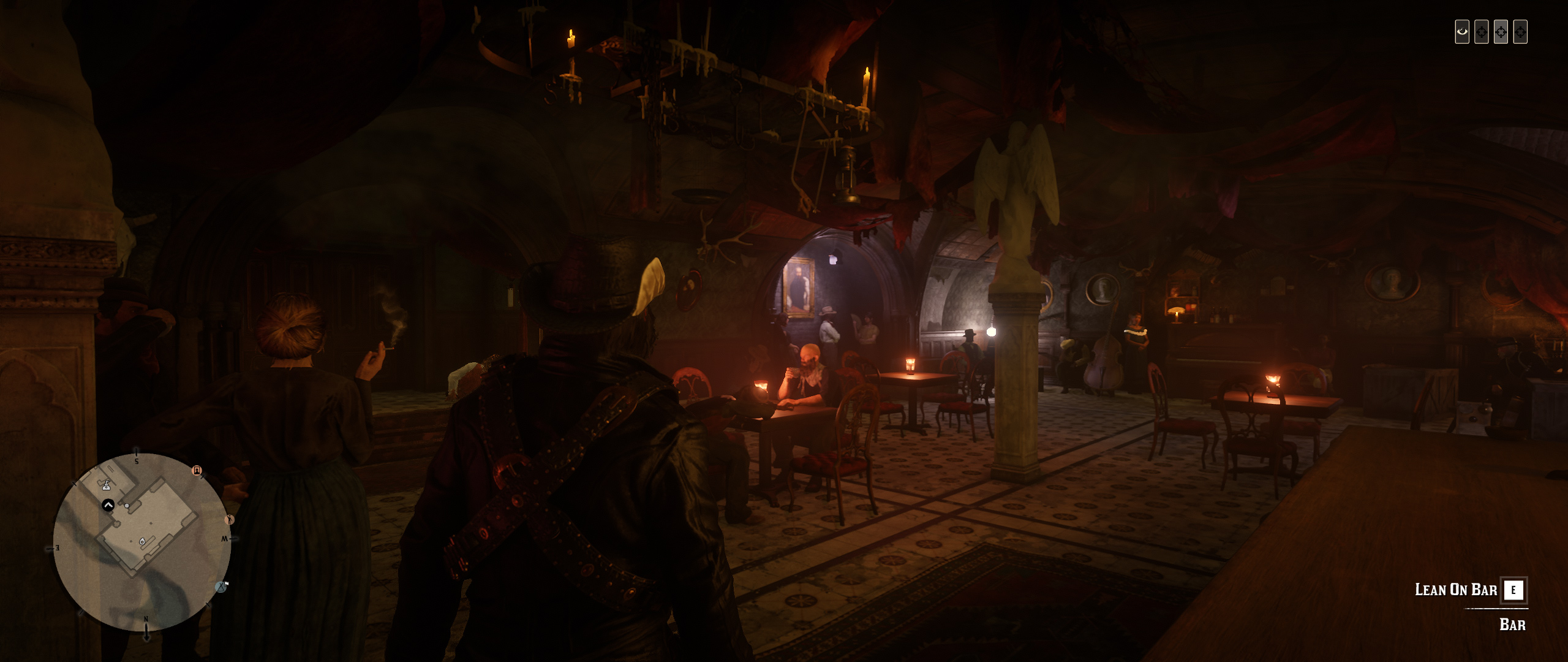Select the tent camp marker on minimap
This screenshot has width=1568, height=662.
pos(221,587)
